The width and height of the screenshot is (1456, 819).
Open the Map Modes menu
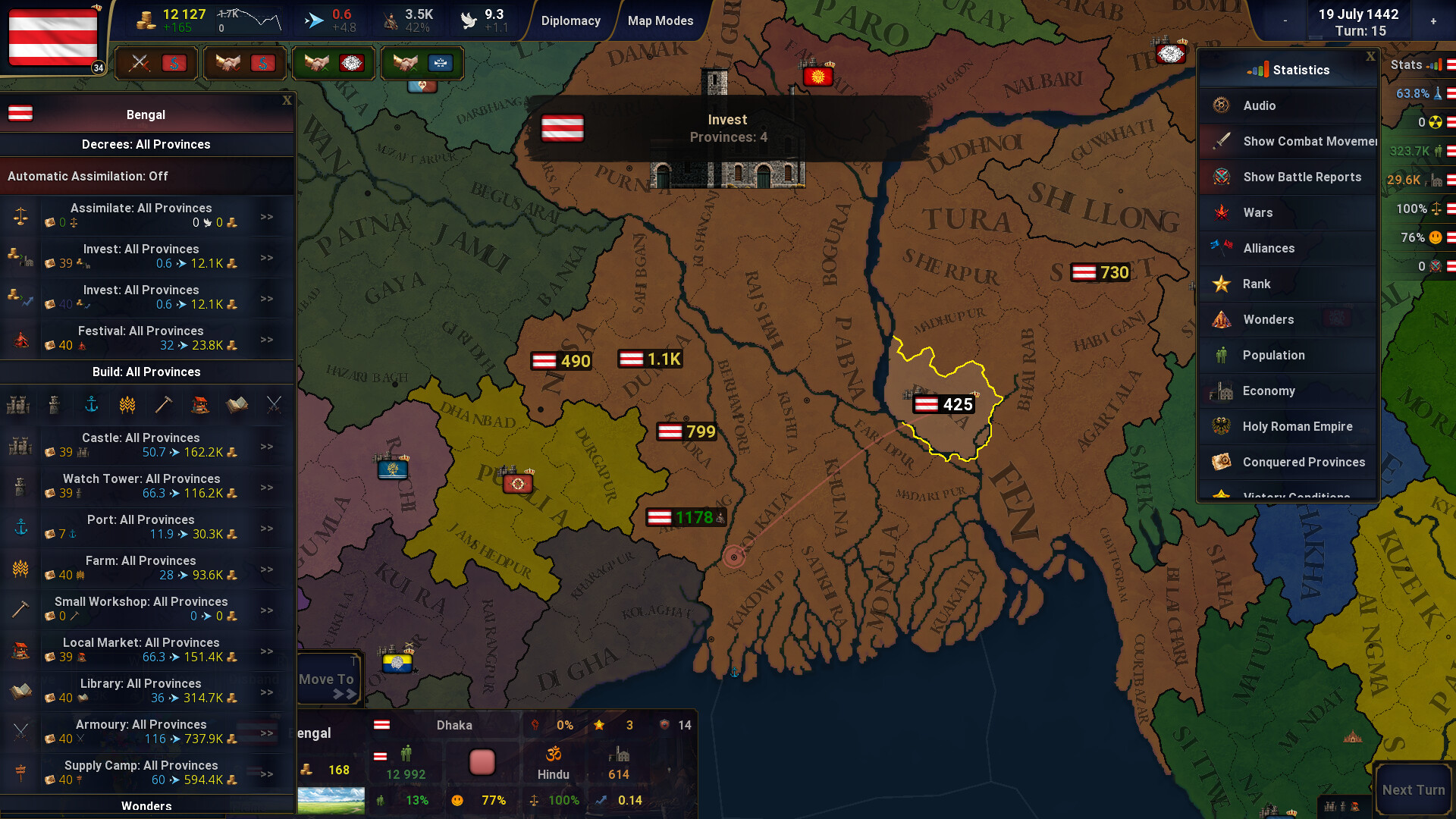click(660, 20)
